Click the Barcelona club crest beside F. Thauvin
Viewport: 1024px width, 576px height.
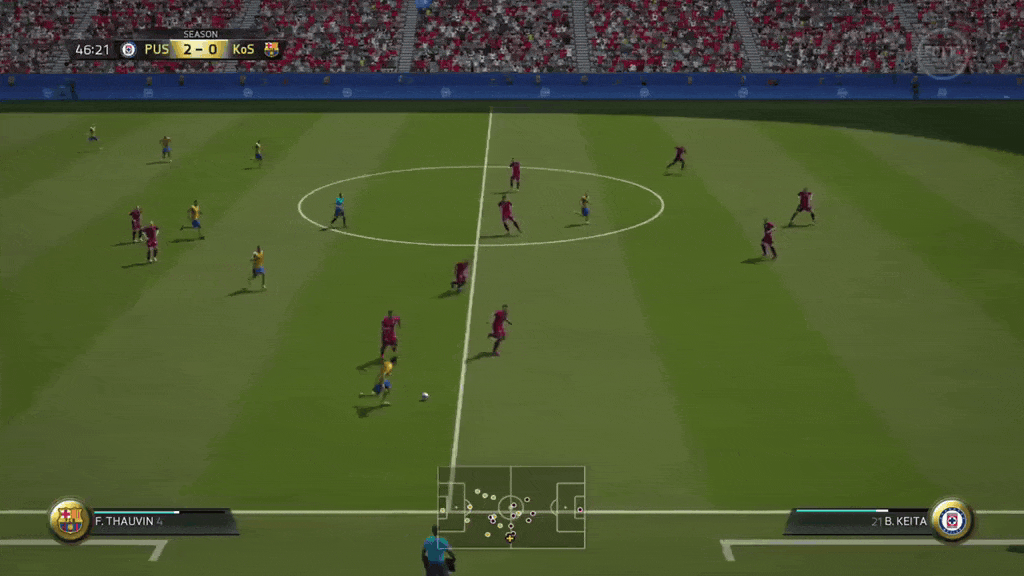(69, 520)
